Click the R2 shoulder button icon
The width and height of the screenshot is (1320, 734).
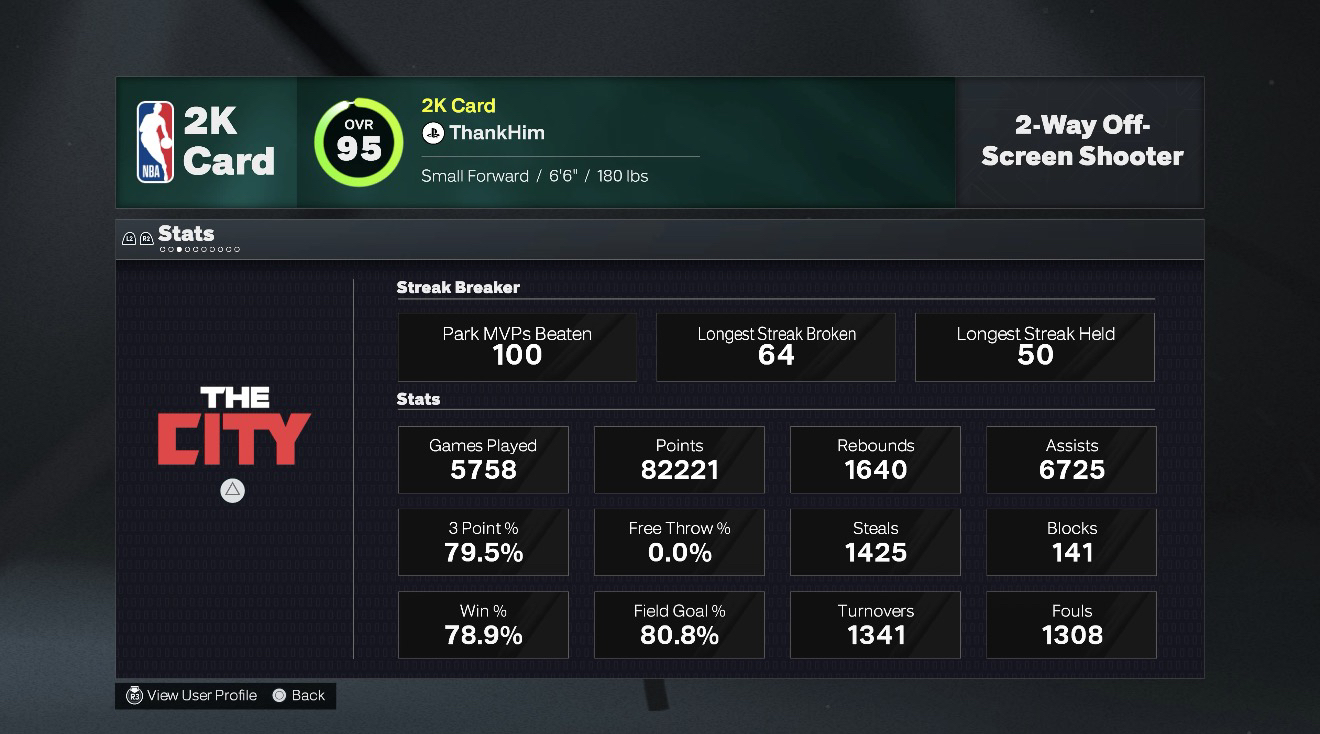pyautogui.click(x=146, y=238)
